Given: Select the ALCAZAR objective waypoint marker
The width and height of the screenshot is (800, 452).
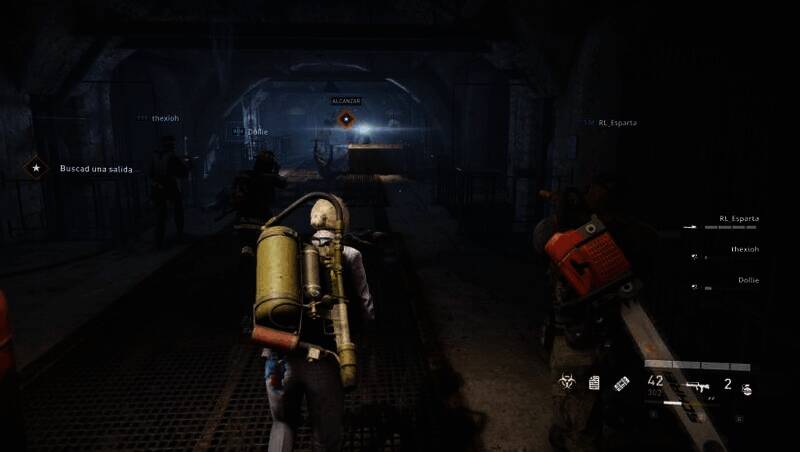Looking at the screenshot, I should 346,119.
